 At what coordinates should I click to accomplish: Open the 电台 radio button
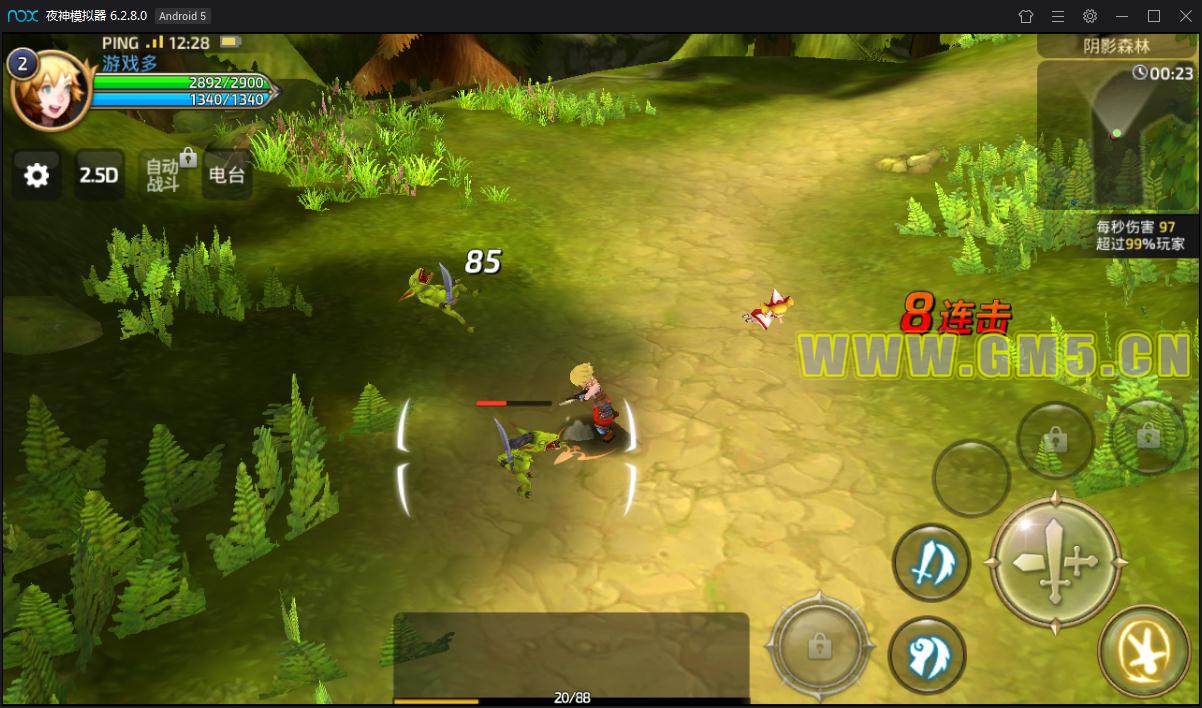[226, 176]
